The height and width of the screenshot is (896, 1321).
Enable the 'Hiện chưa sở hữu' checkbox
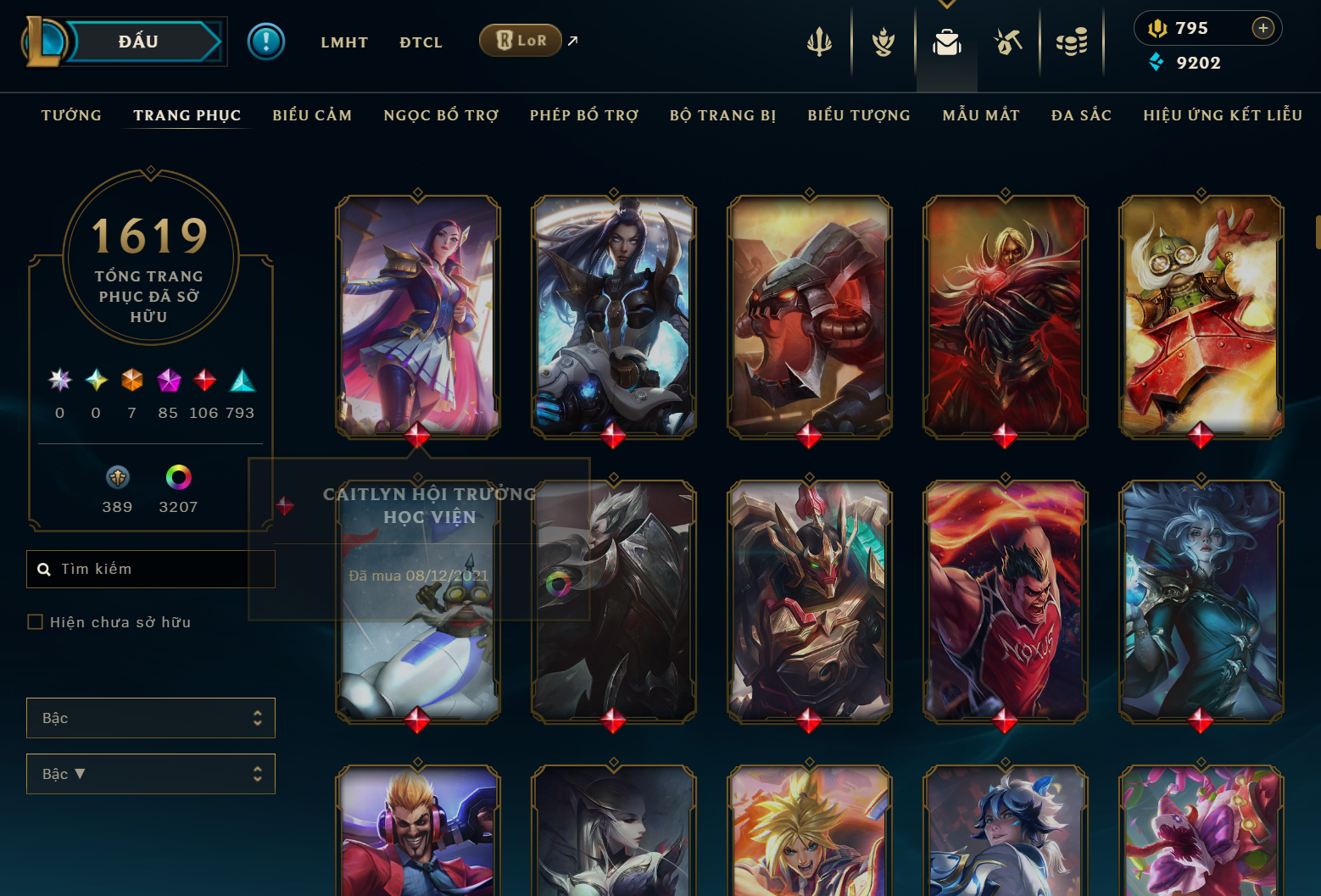coord(35,621)
